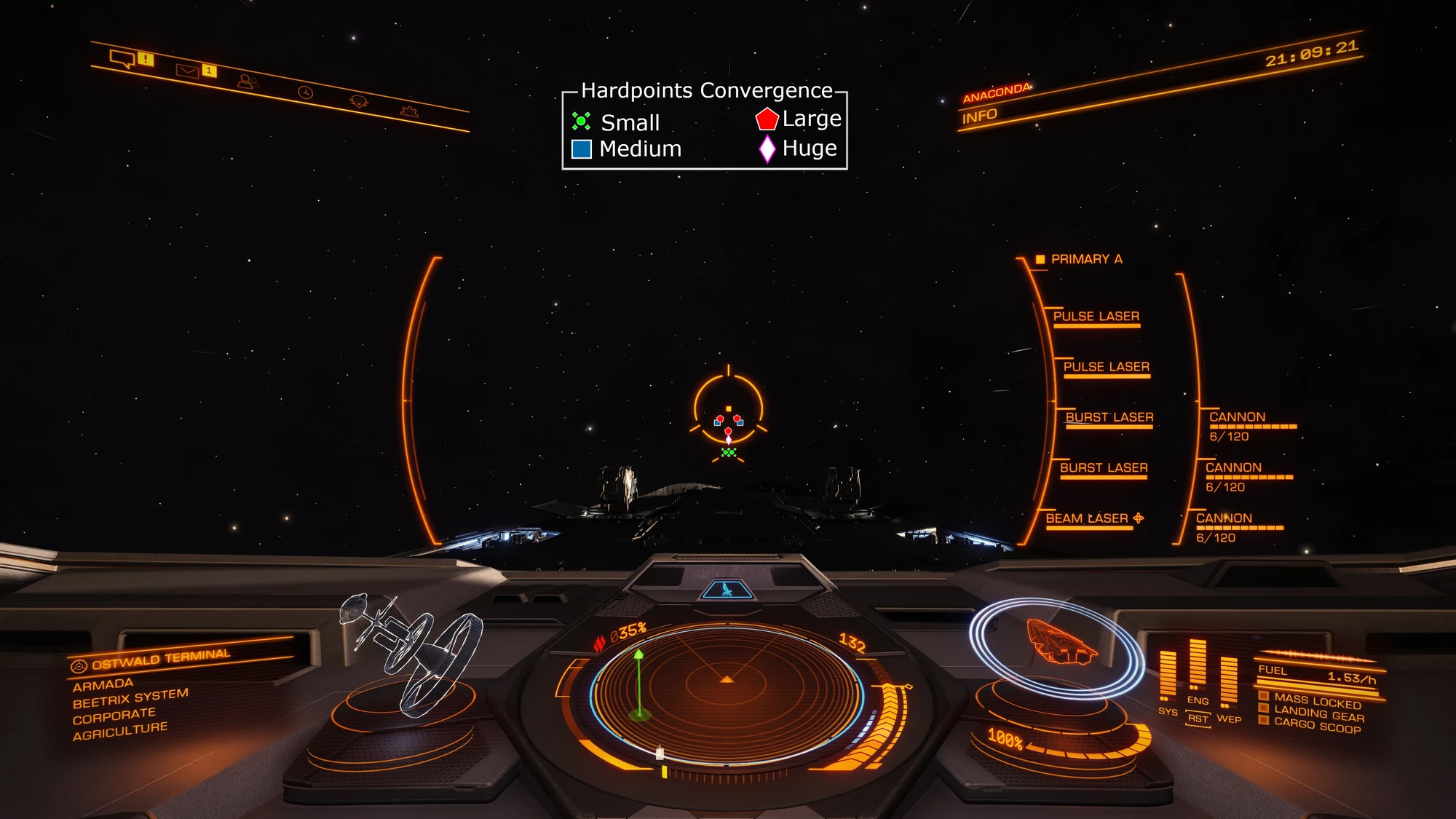
Task: Select the first Pulse Laser entry
Action: [x=1096, y=316]
